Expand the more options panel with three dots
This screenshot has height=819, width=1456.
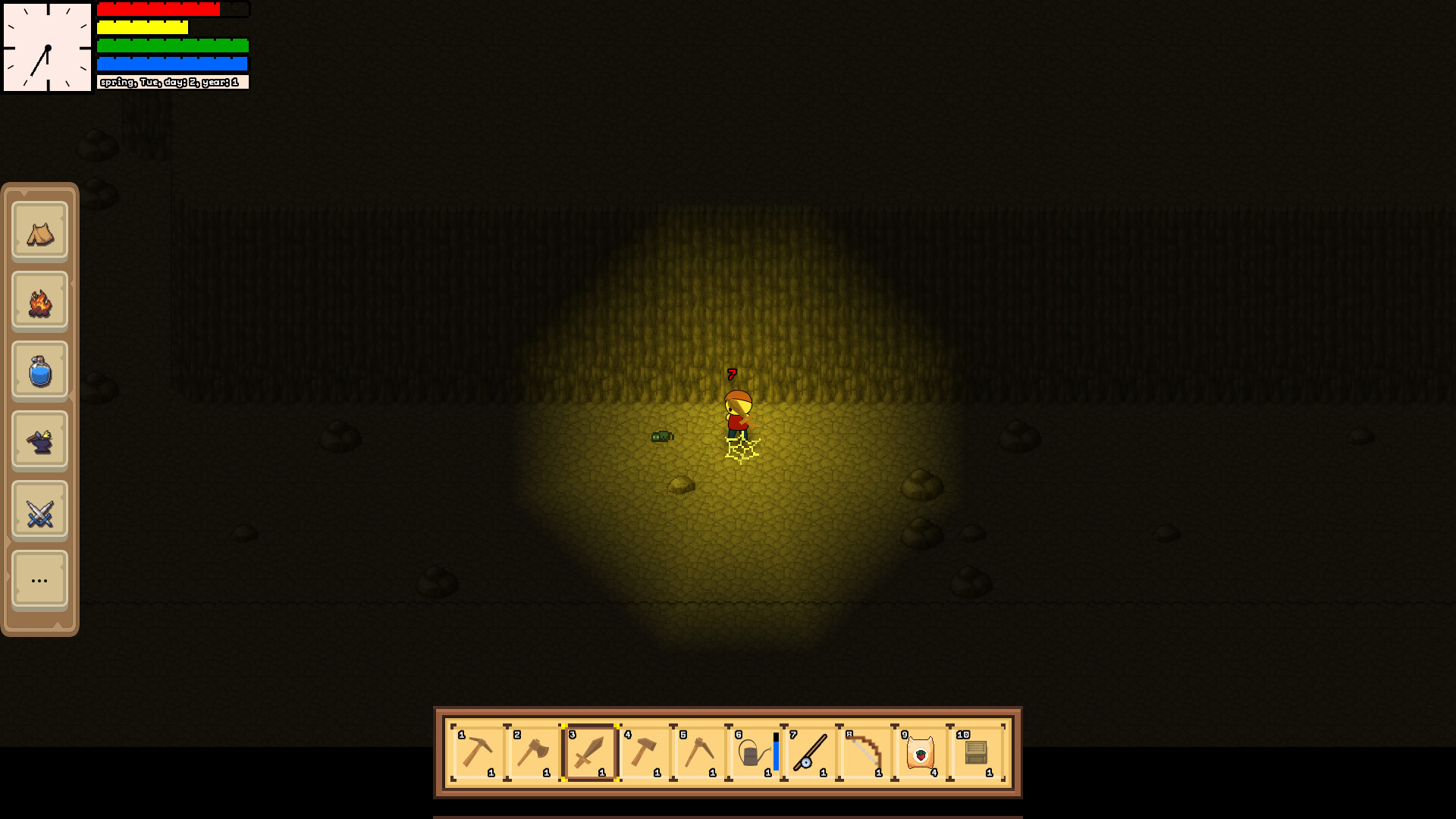[39, 579]
